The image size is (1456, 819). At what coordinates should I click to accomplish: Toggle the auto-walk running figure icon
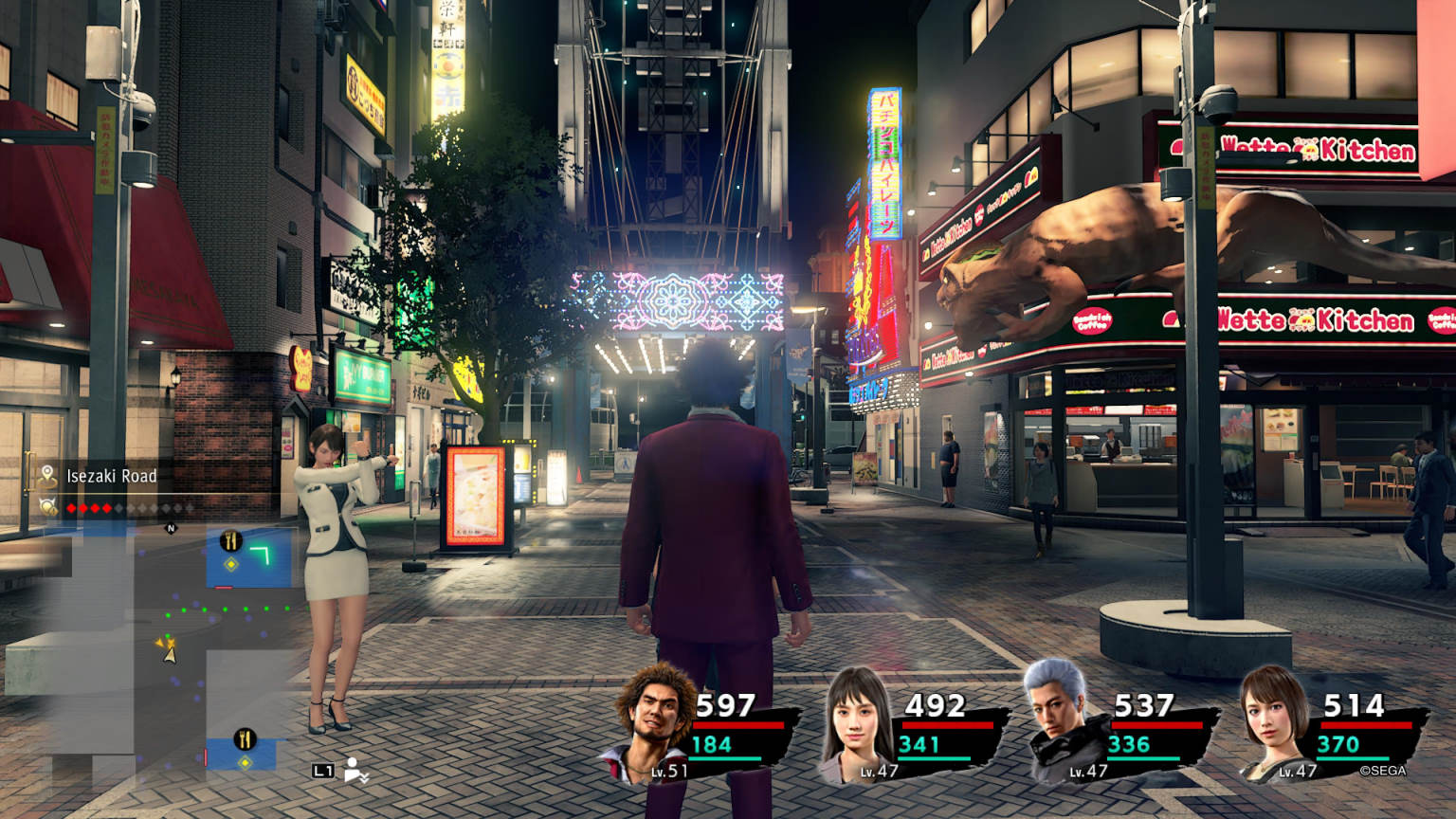(356, 771)
